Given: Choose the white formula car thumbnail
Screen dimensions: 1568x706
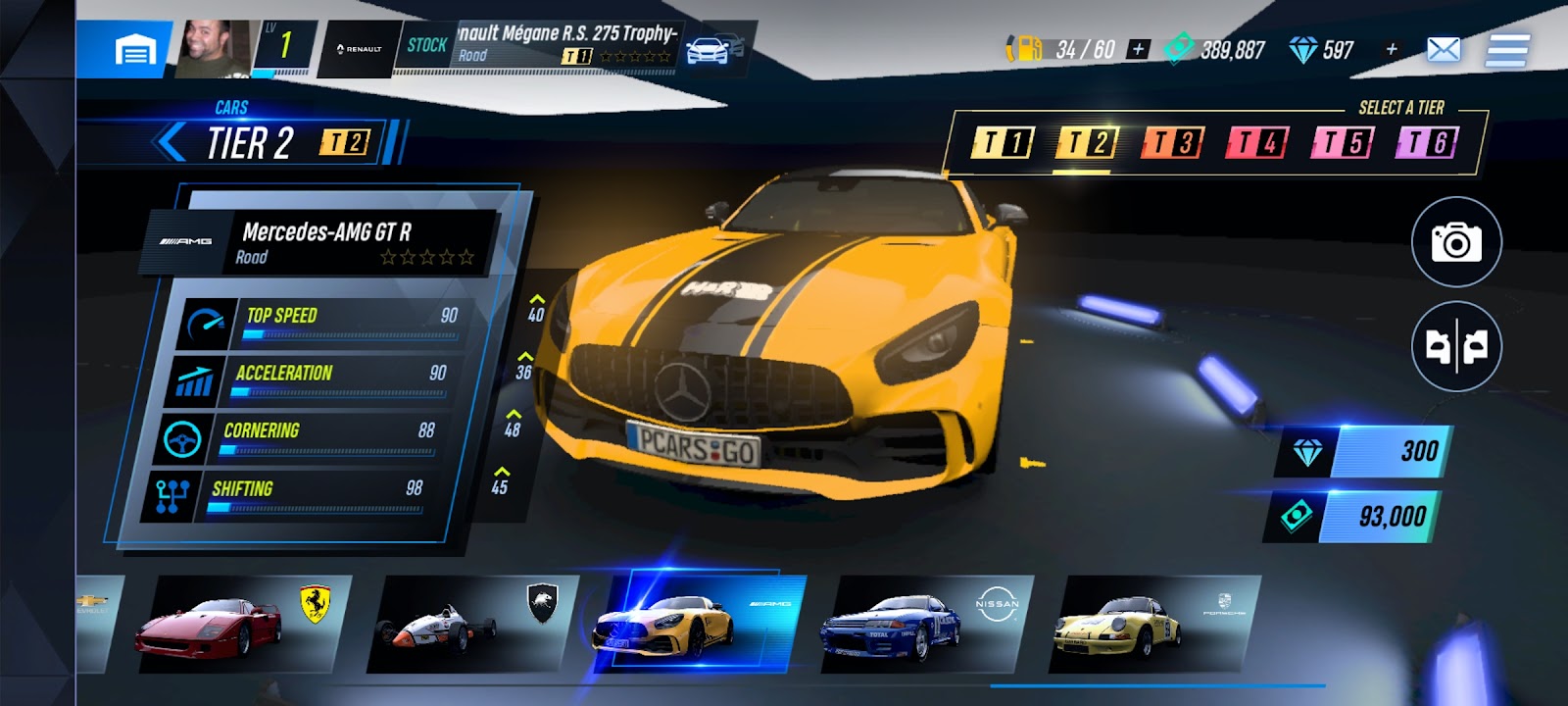Looking at the screenshot, I should pyautogui.click(x=470, y=625).
